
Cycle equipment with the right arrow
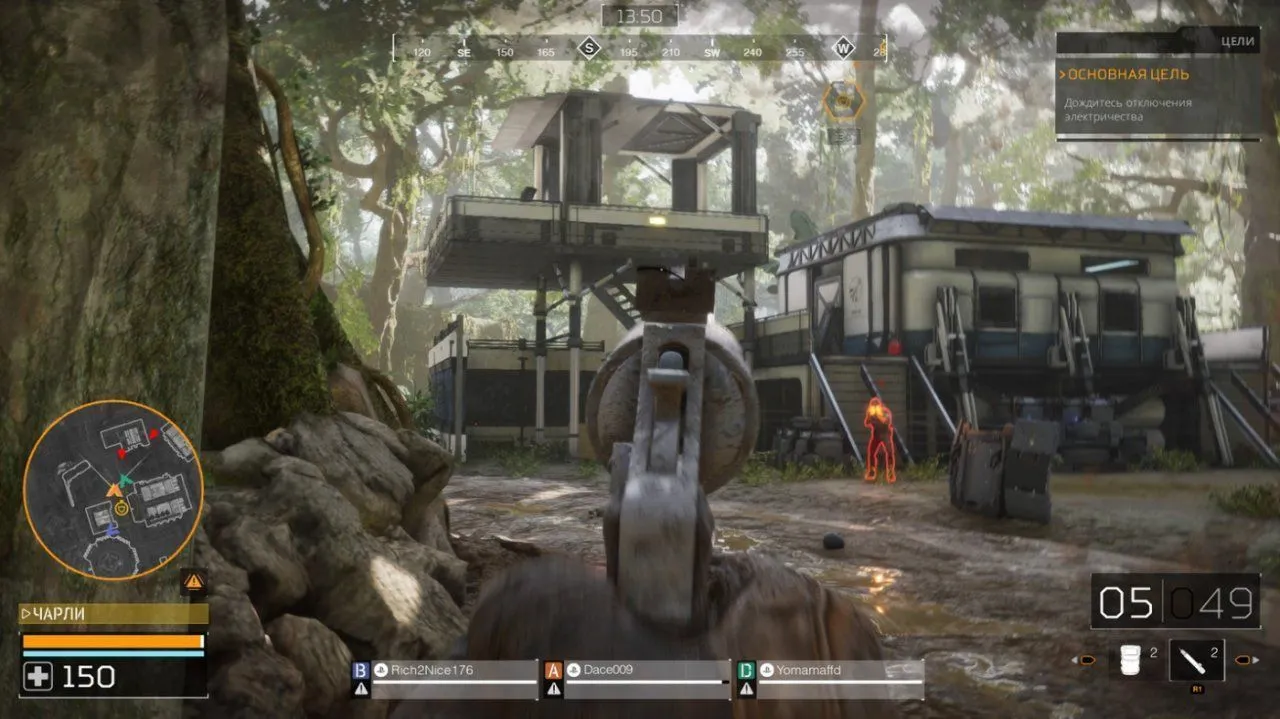[x=1245, y=660]
